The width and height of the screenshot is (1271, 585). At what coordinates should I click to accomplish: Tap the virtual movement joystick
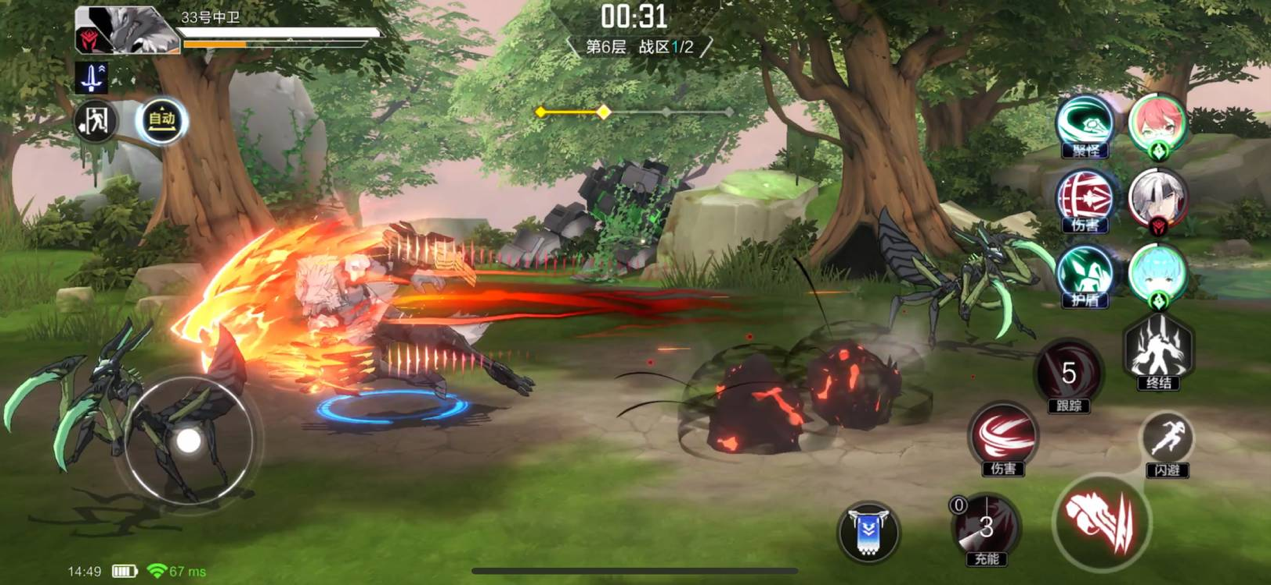coord(188,440)
